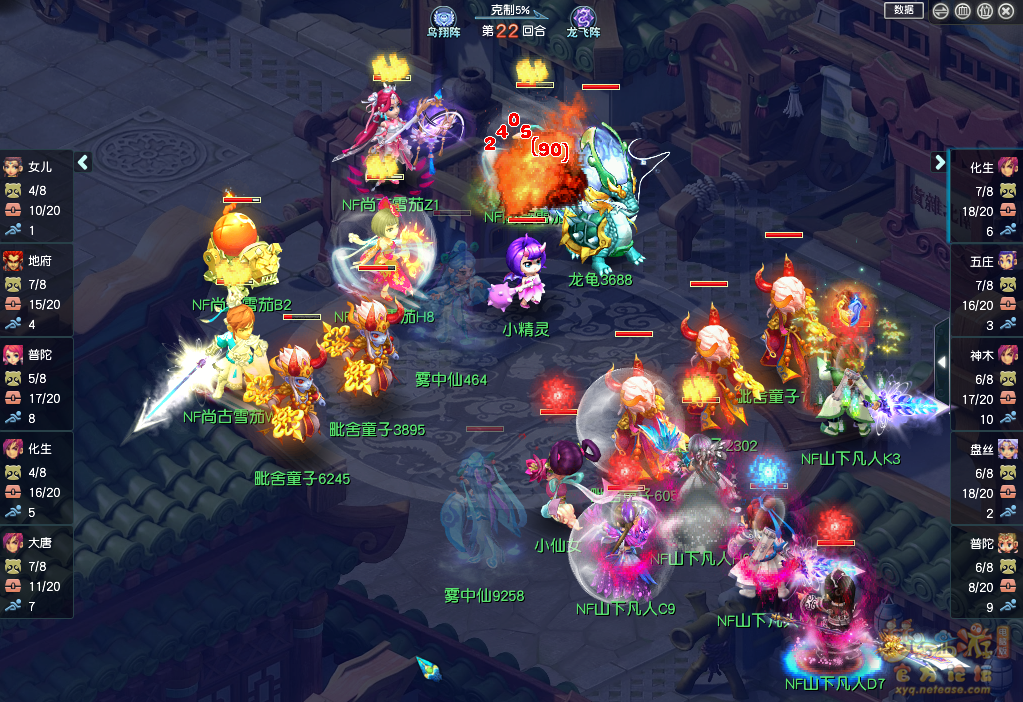
Task: Select the 神木 enemy member row
Action: (986, 385)
